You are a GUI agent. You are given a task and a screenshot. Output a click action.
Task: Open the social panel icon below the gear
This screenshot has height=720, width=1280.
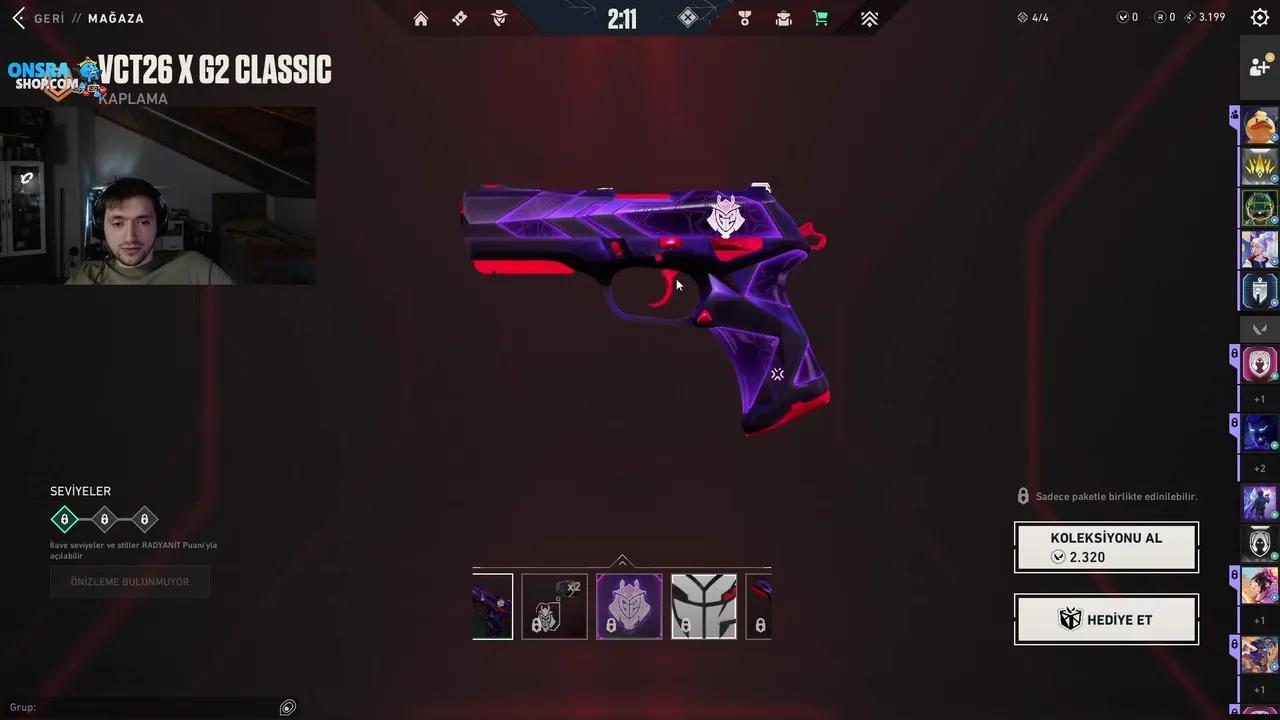(x=1259, y=66)
